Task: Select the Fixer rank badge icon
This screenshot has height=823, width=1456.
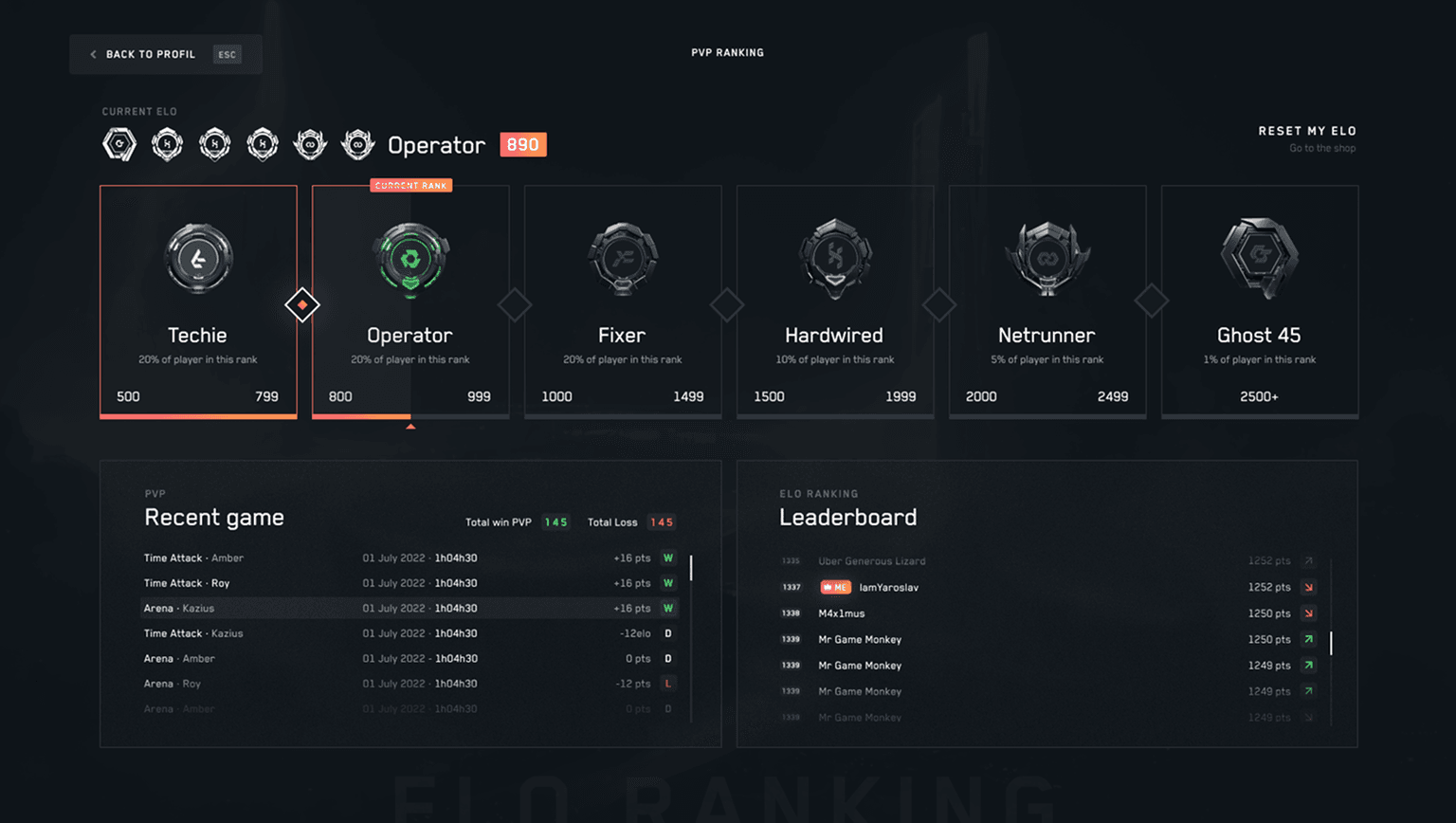Action: (x=623, y=259)
